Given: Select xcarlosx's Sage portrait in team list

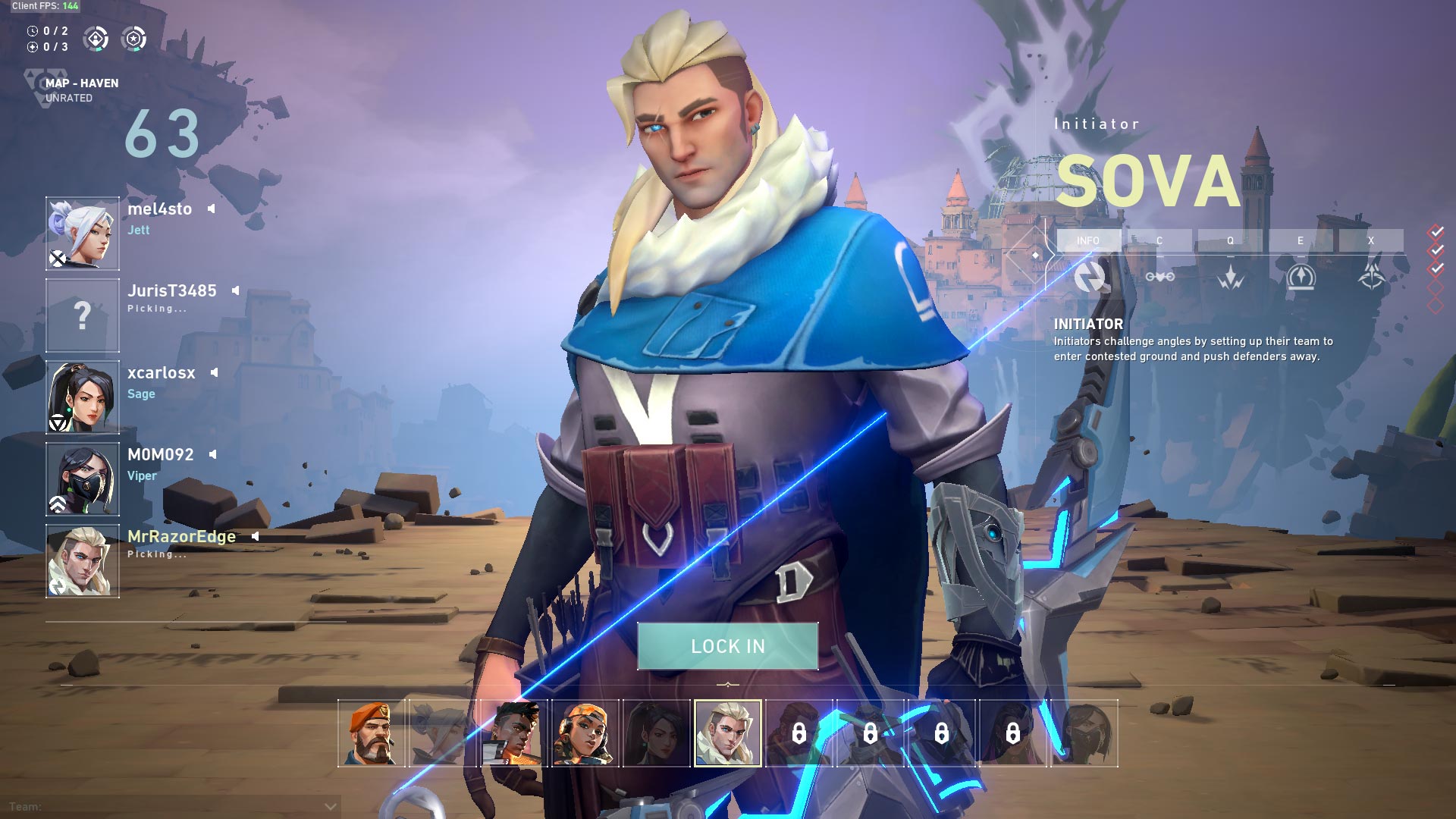Looking at the screenshot, I should click(83, 397).
